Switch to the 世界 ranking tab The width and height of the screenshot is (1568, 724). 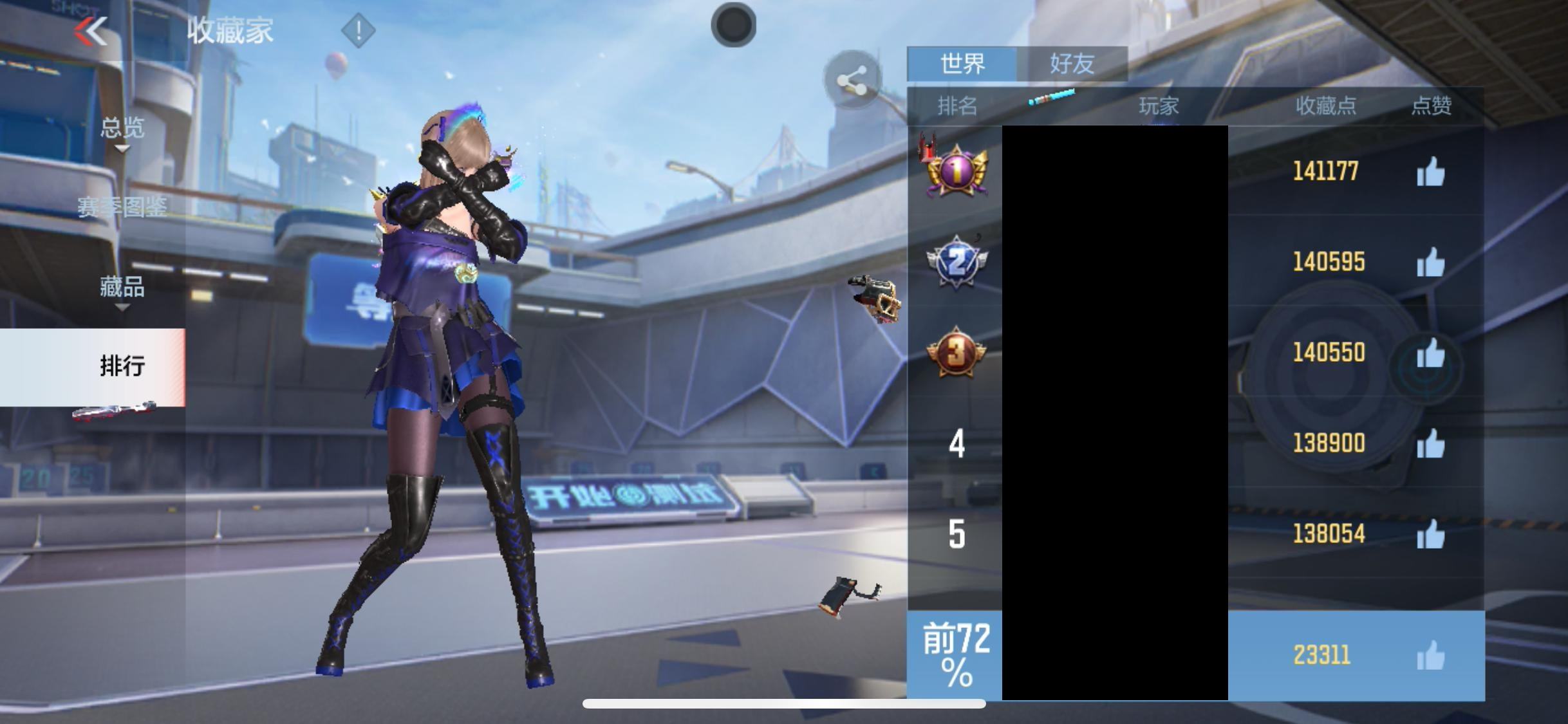pos(962,64)
